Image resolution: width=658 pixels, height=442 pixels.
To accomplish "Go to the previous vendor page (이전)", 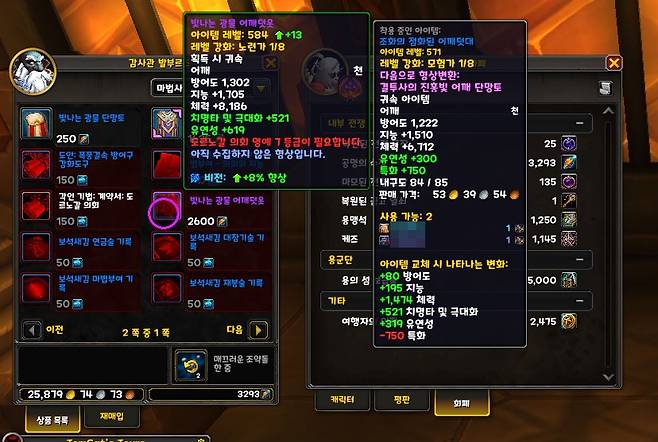I will click(x=31, y=329).
